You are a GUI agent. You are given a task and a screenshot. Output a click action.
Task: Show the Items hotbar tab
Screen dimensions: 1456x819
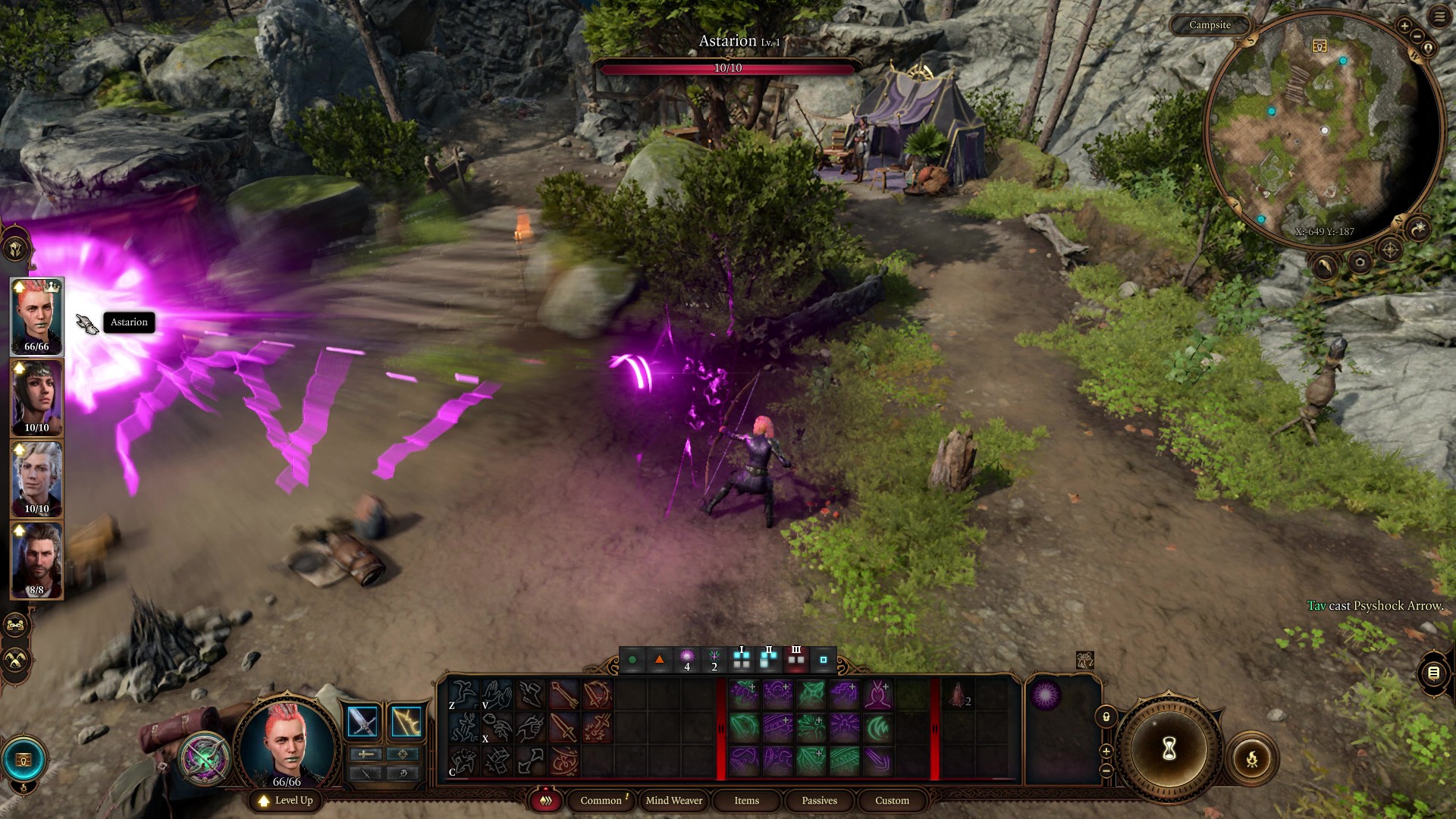[x=746, y=800]
